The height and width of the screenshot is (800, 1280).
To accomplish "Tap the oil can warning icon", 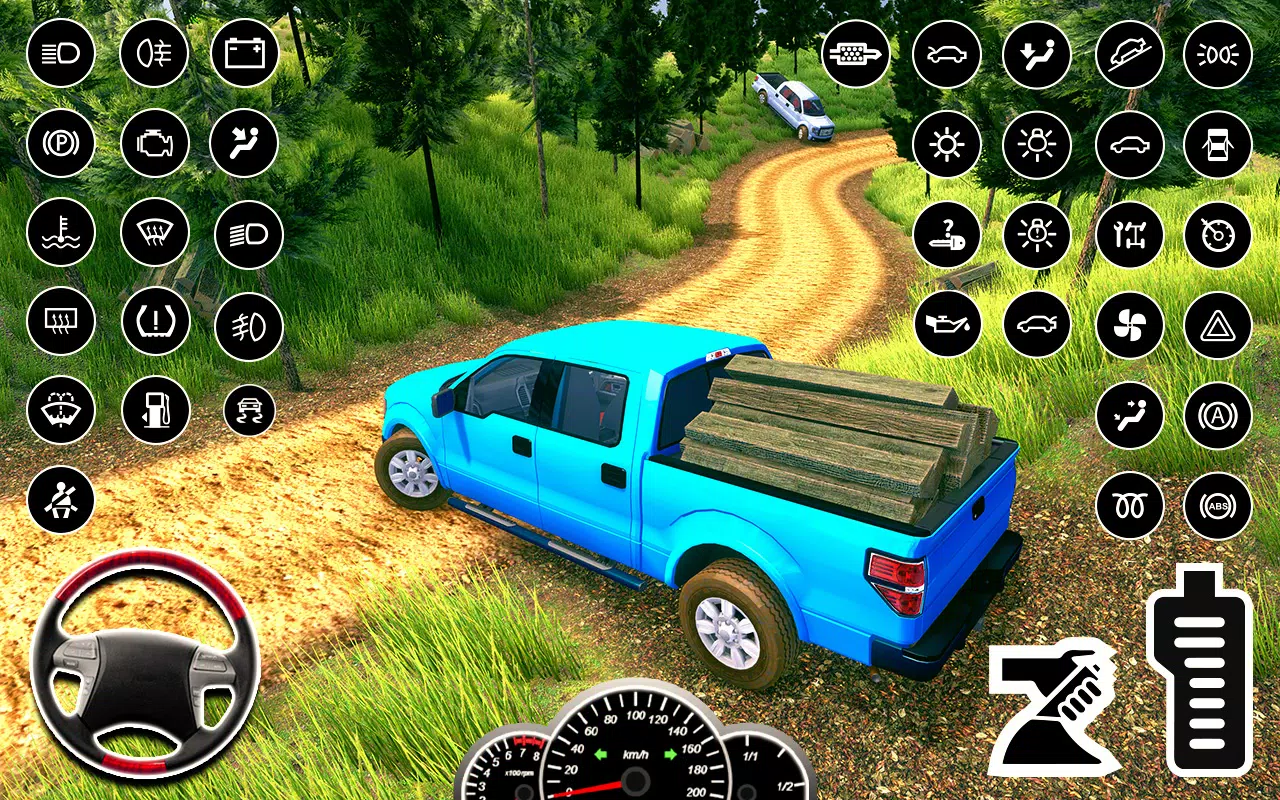I will tap(947, 324).
